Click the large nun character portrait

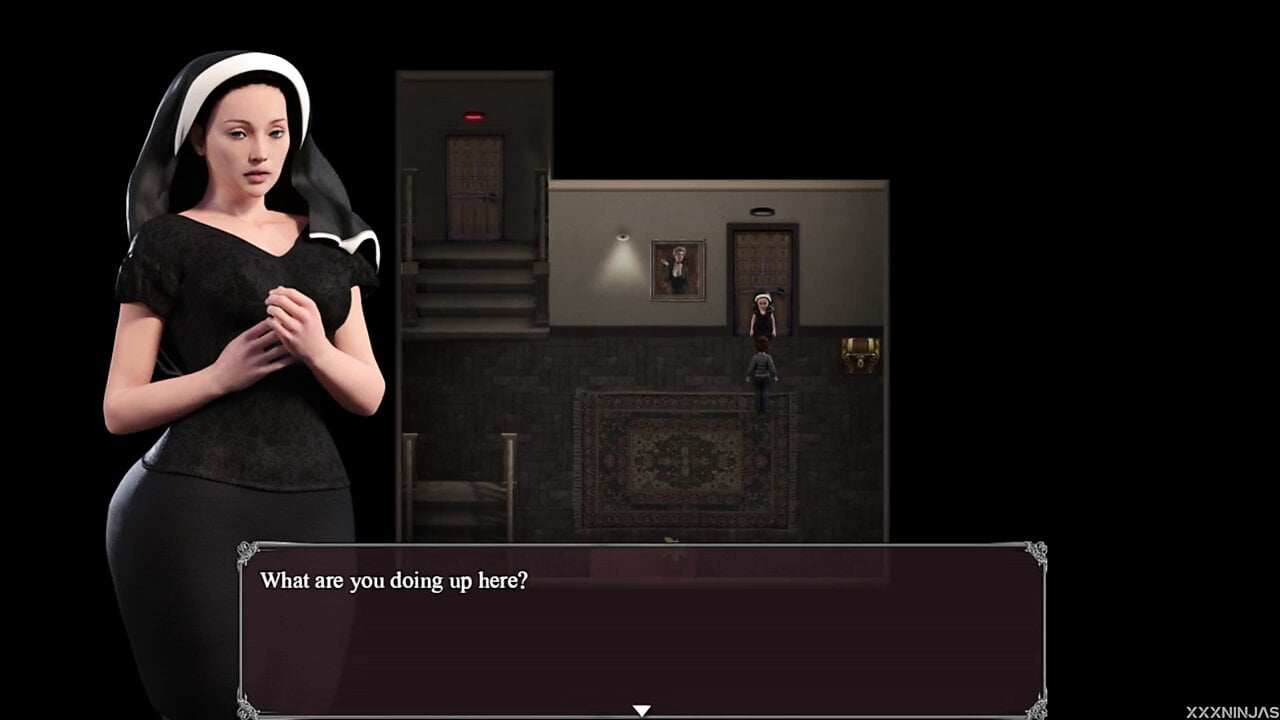click(x=250, y=300)
